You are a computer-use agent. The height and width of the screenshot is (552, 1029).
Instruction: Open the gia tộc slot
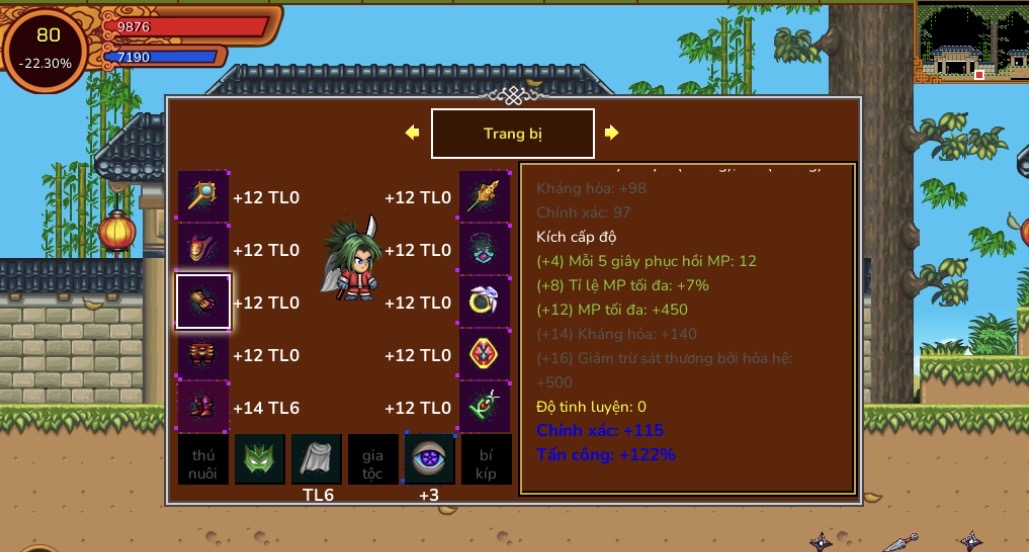click(373, 460)
